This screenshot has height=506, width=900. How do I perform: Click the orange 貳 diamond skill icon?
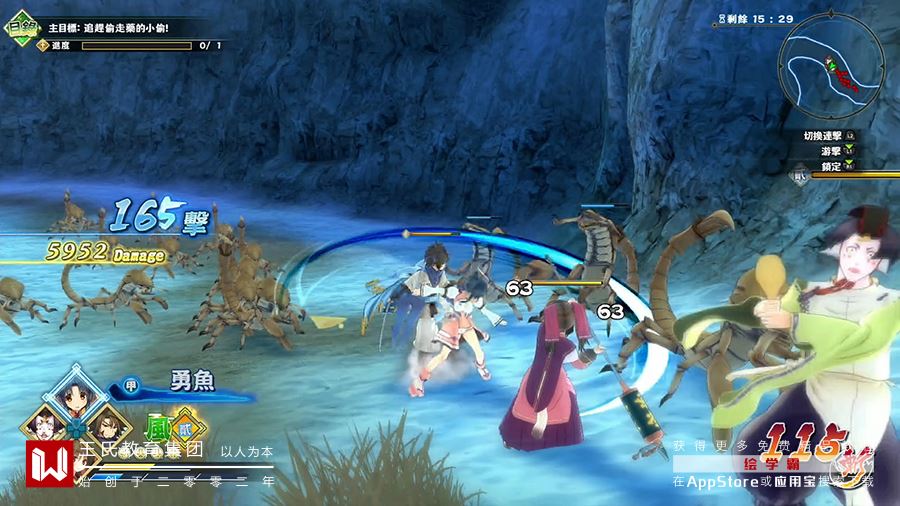point(187,424)
